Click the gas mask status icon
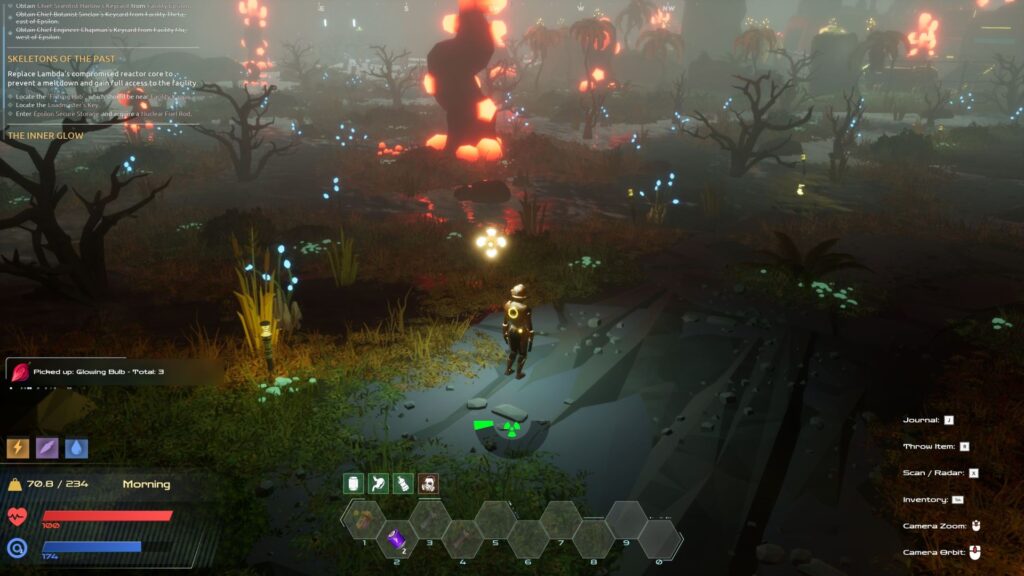 (x=428, y=484)
